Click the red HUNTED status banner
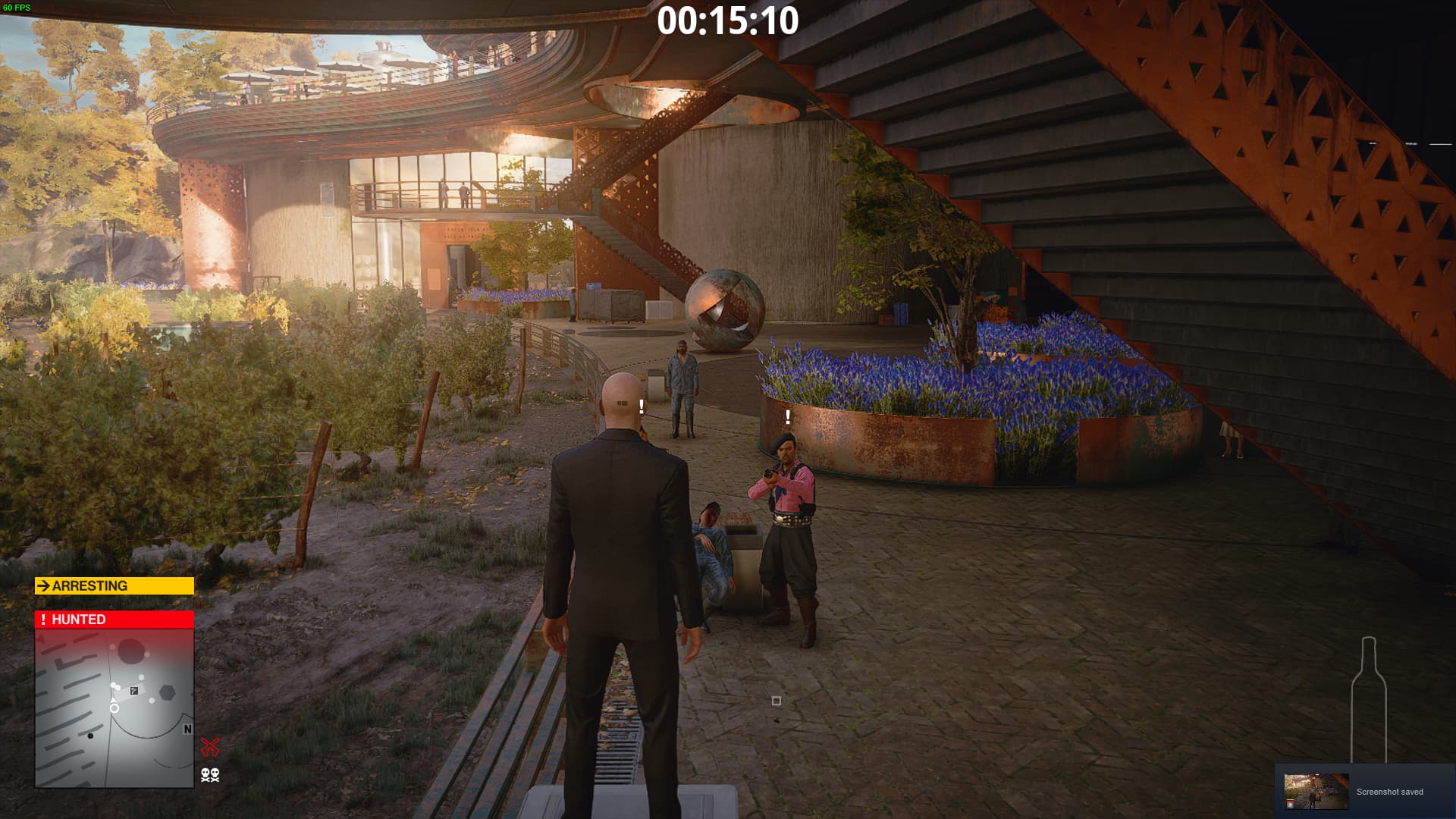The image size is (1456, 819). pyautogui.click(x=114, y=620)
